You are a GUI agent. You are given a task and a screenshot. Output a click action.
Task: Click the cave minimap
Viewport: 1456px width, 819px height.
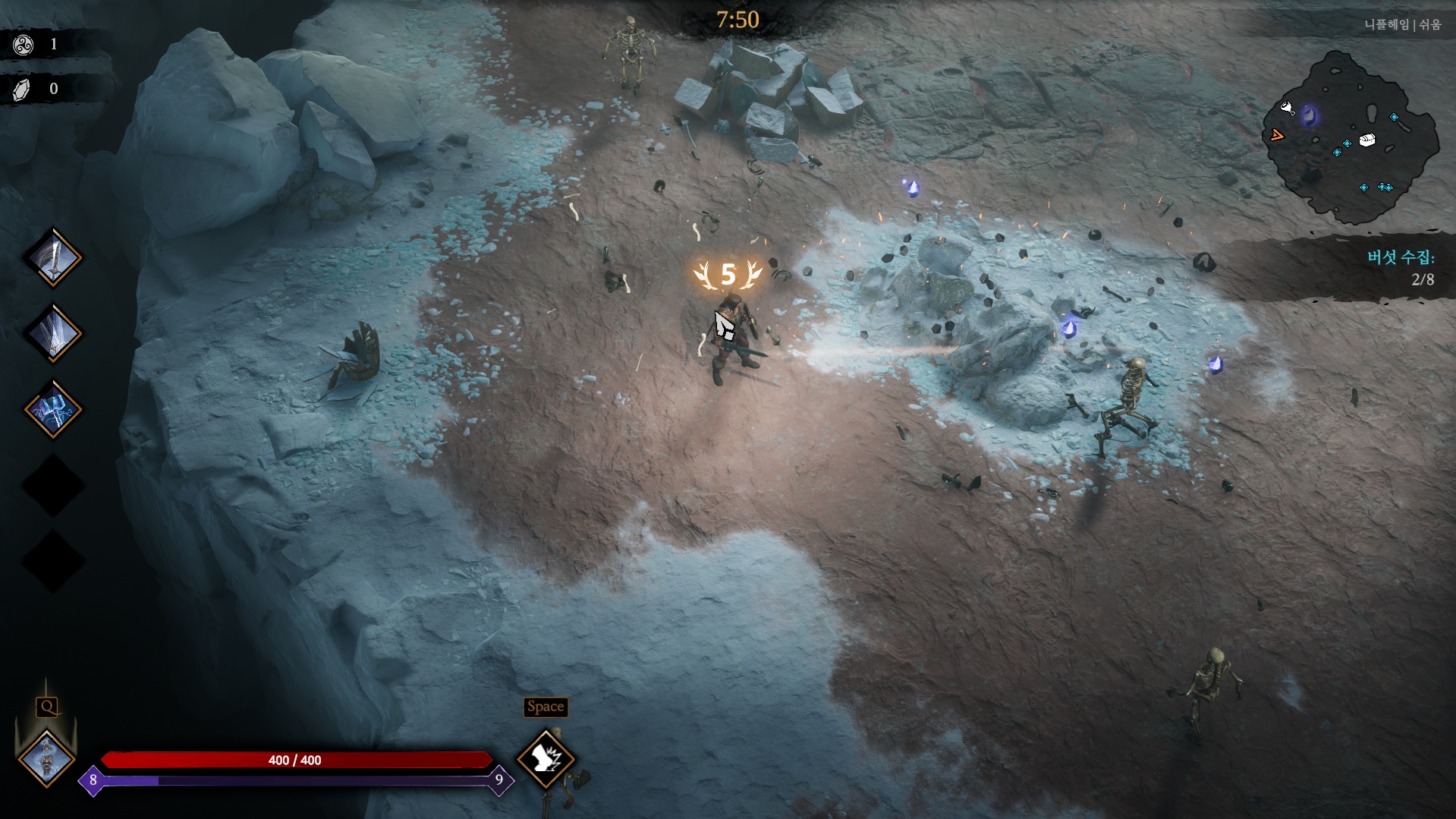coord(1351,137)
